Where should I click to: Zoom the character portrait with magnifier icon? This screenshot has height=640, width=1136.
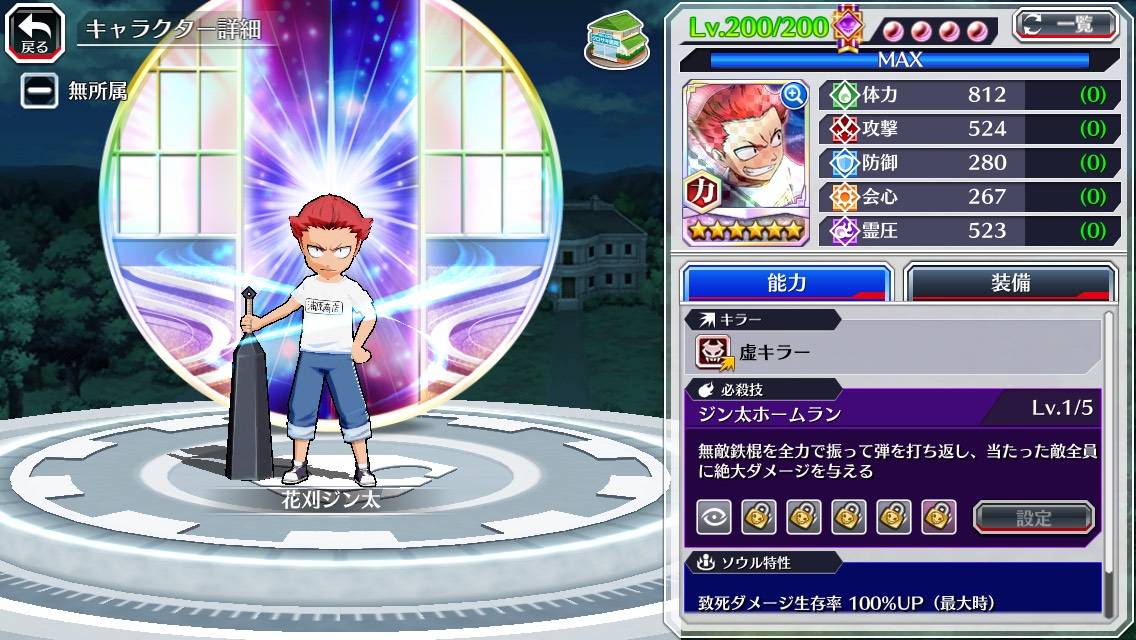point(794,95)
